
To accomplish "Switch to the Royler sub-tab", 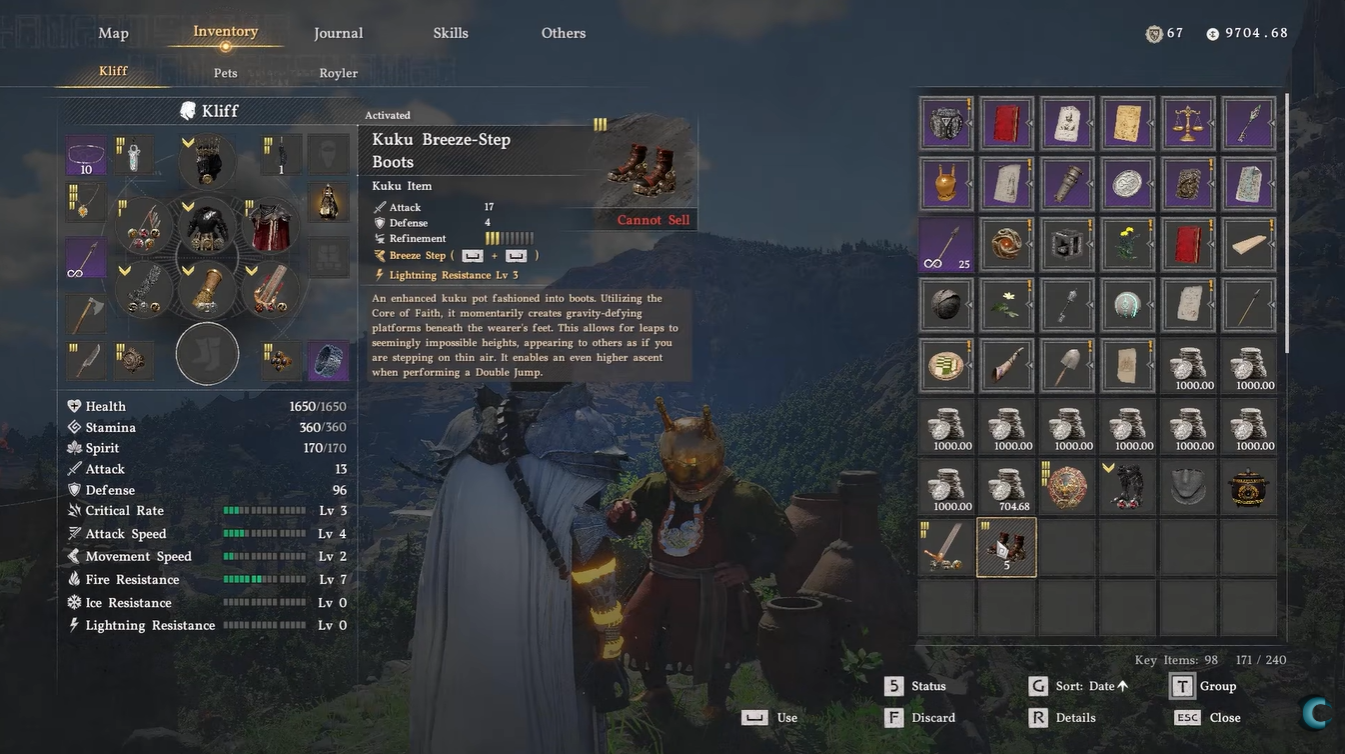I will click(338, 73).
